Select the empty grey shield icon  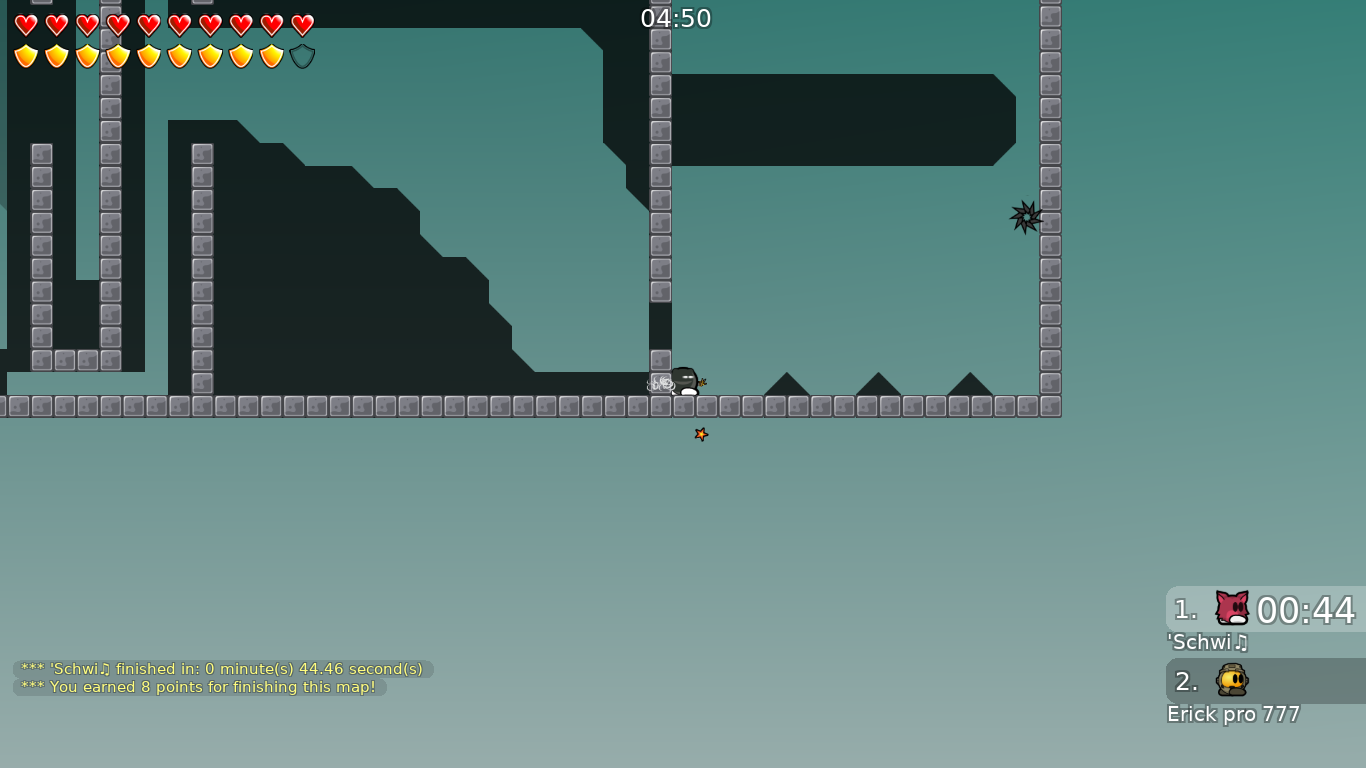pos(301,55)
